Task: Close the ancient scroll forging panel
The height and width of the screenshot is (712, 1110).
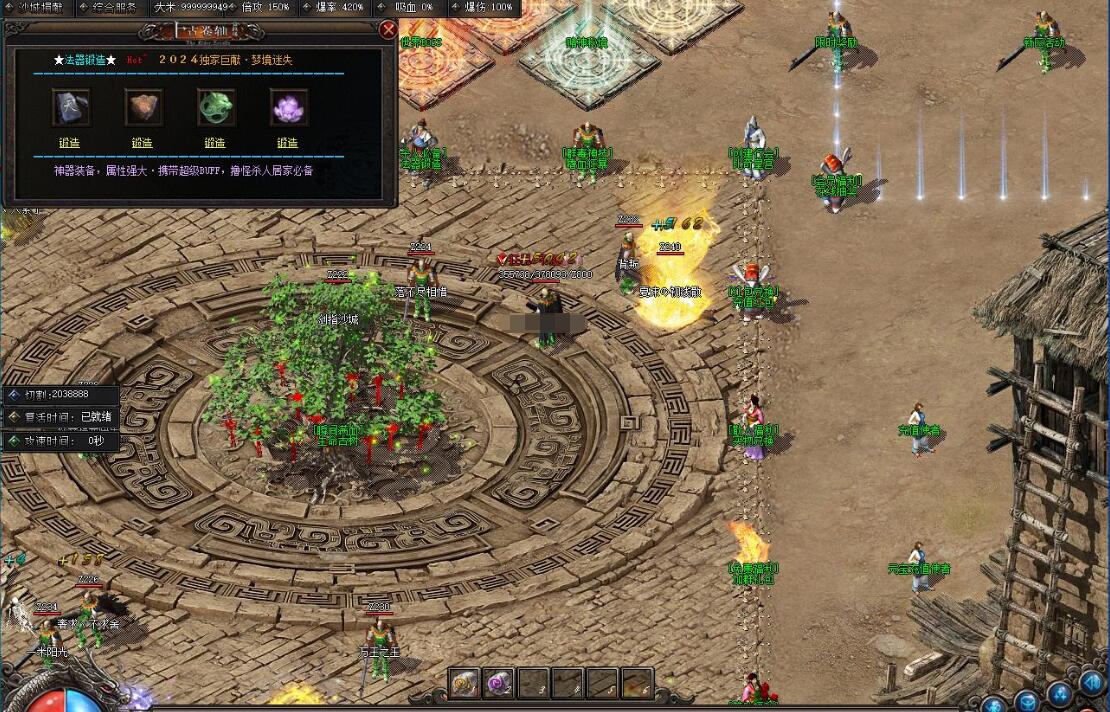Action: [388, 30]
